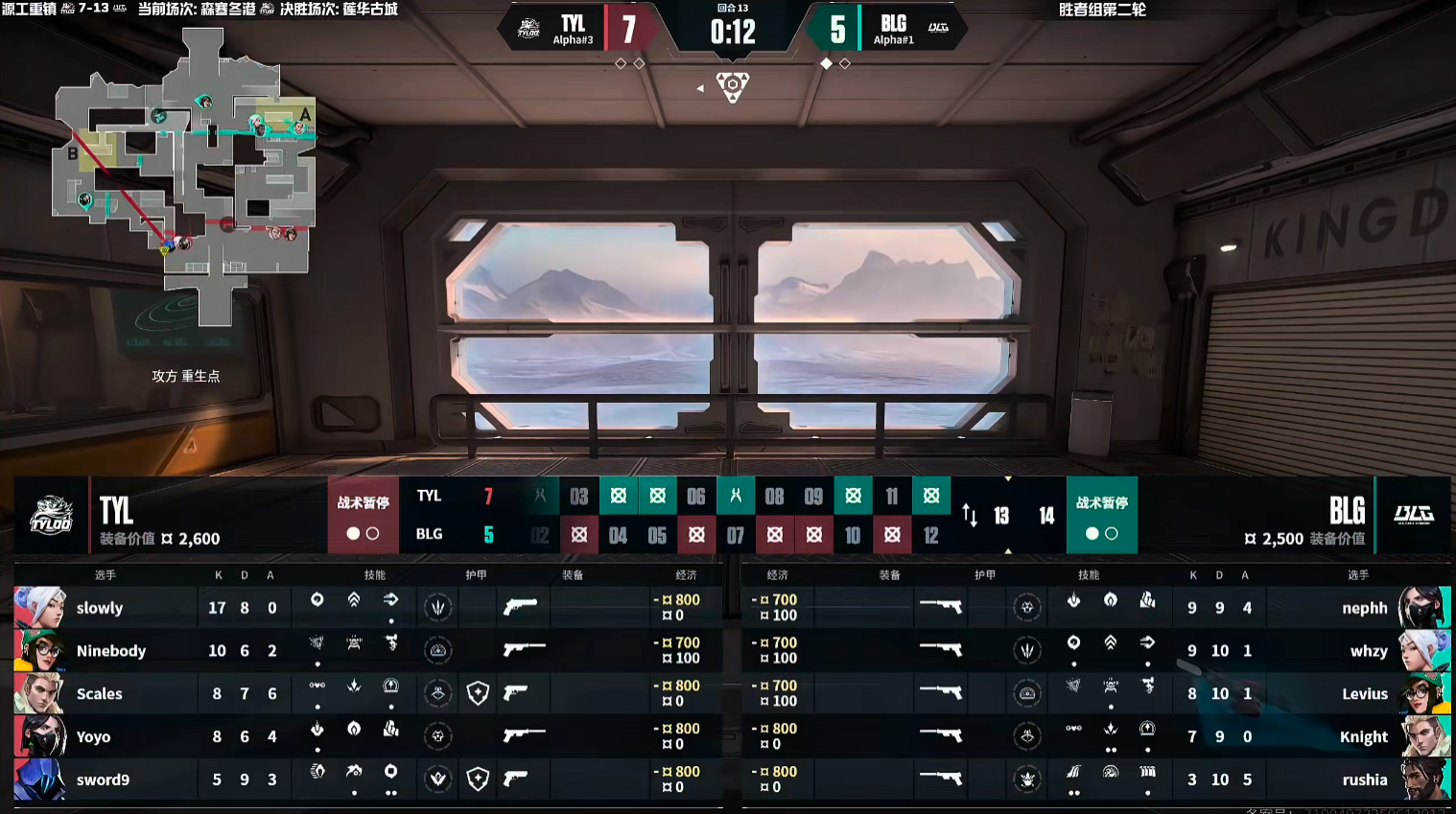1456x814 pixels.
Task: Click the teal tactical pause box for BLG
Action: coord(1101,515)
